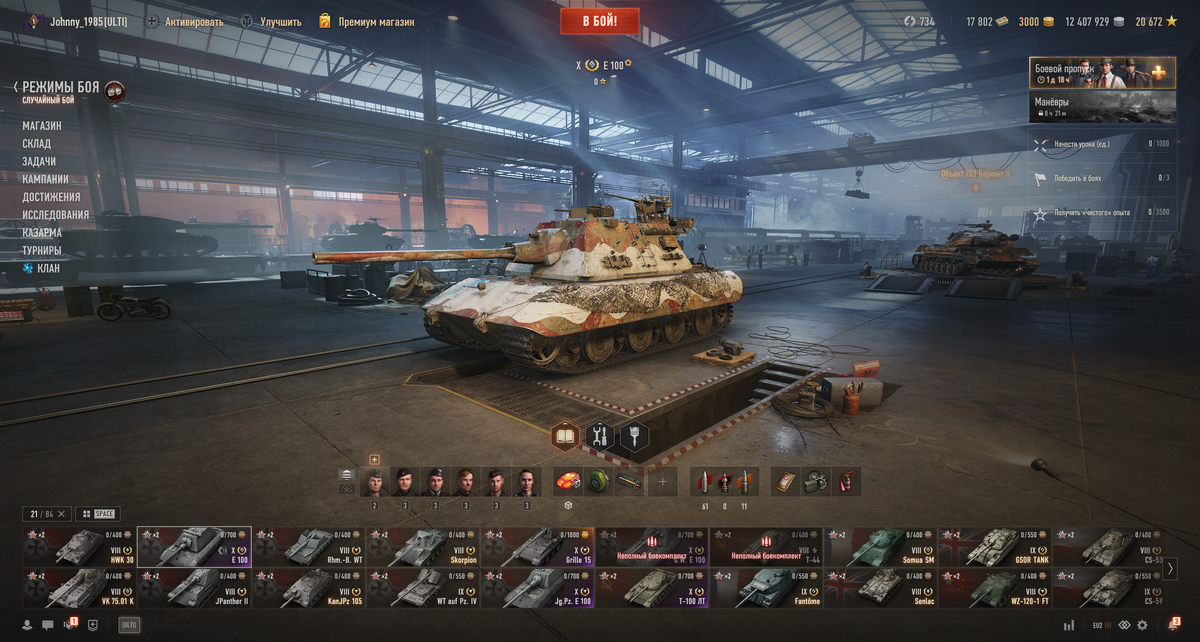Open the wrench-and-screwdriver maintenance hexagon

pos(600,436)
